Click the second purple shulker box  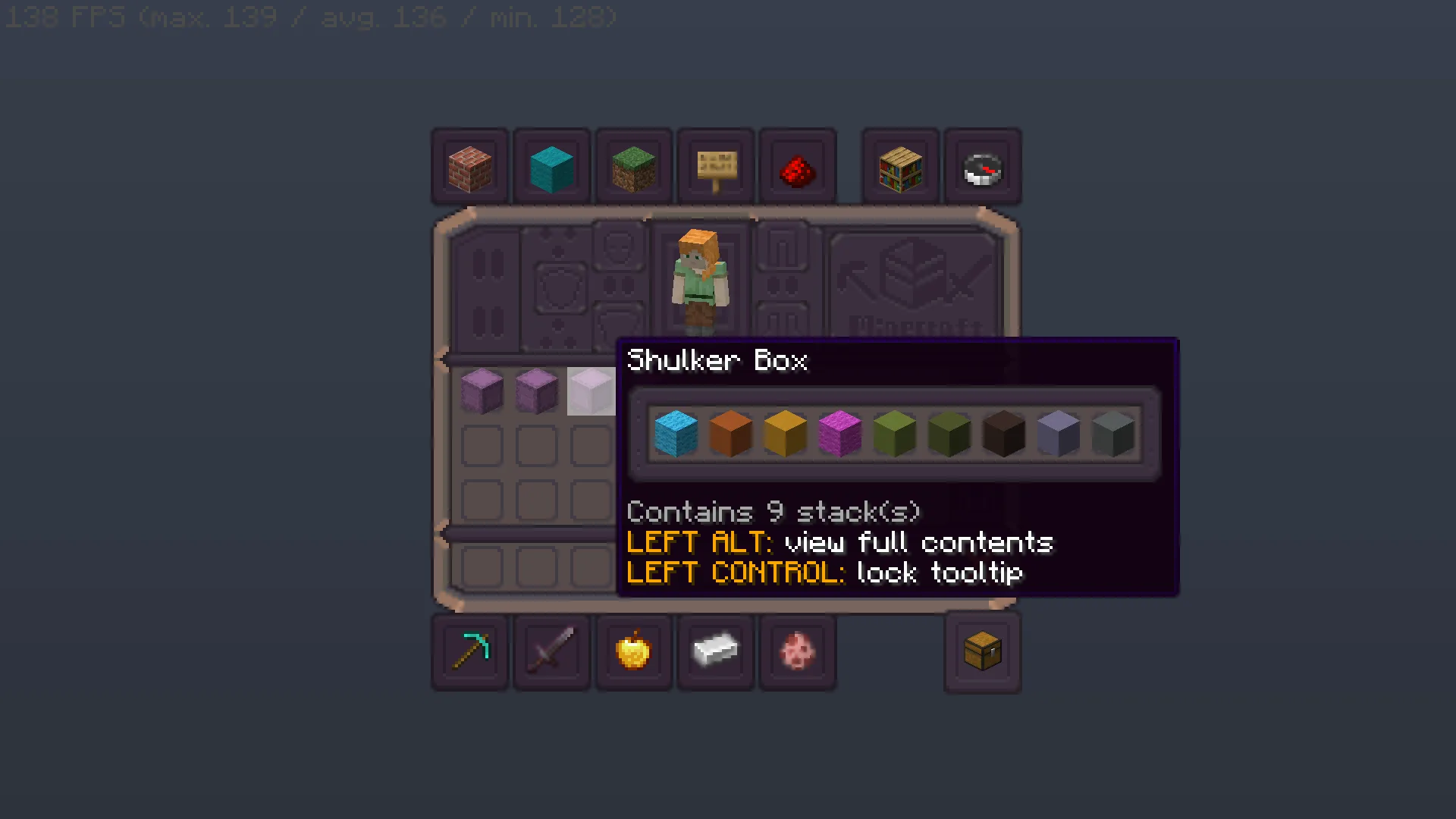pyautogui.click(x=536, y=391)
